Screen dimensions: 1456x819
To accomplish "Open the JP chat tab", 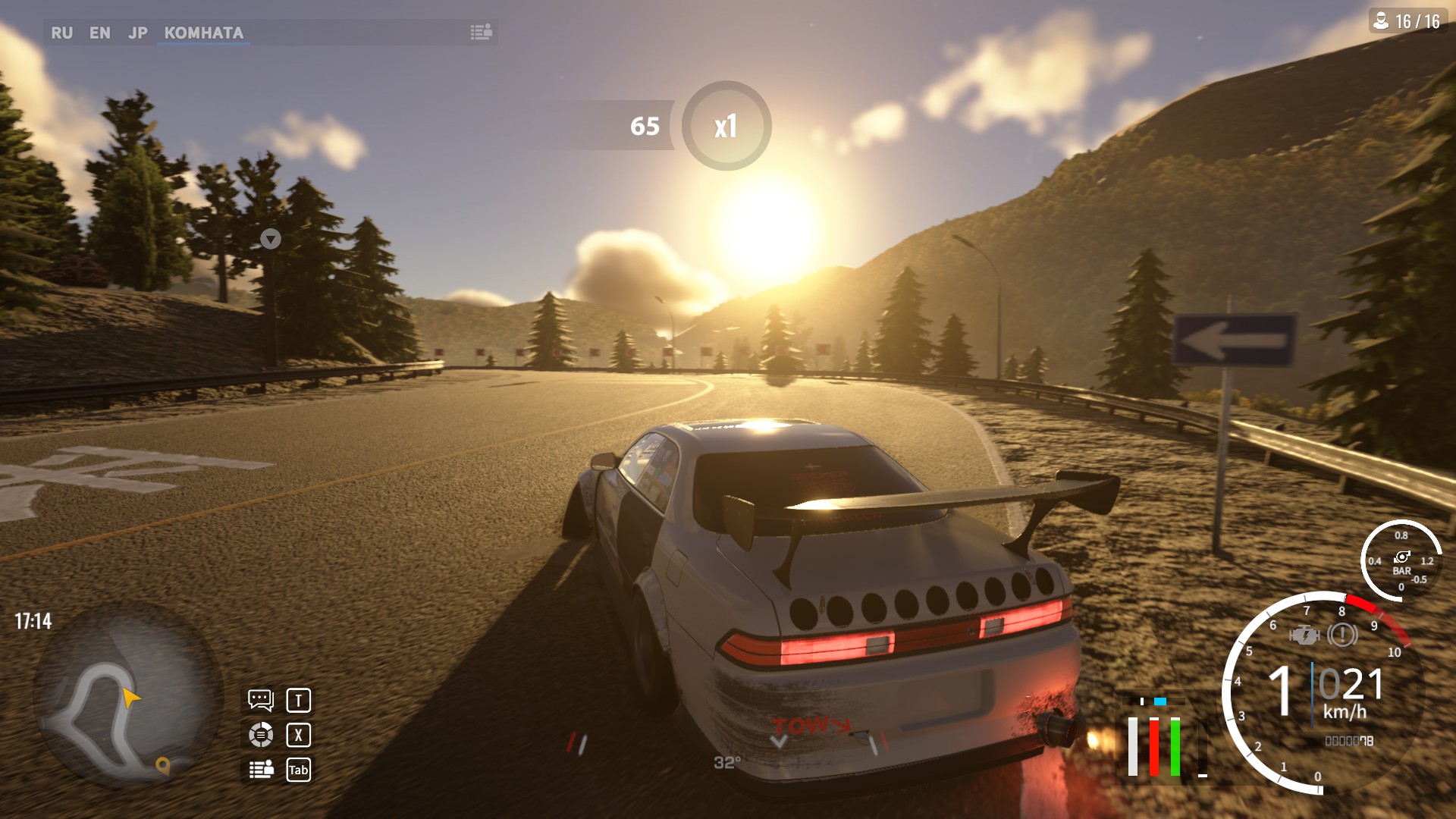I will tap(137, 33).
